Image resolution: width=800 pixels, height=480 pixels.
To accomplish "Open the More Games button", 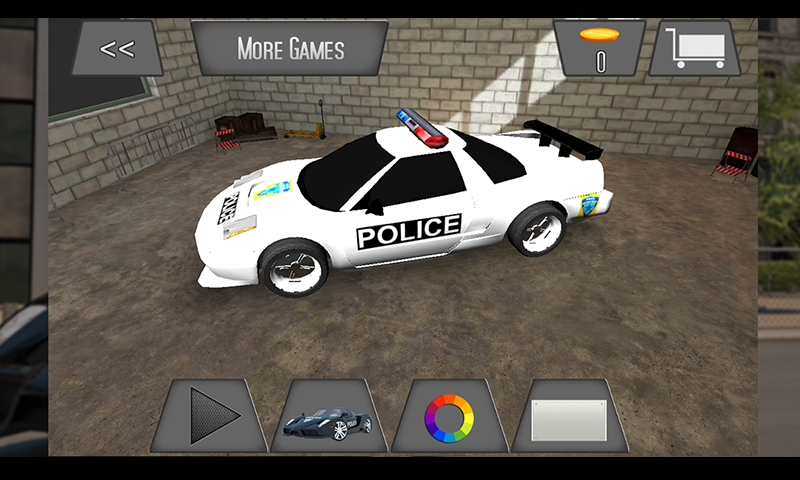I will pos(290,48).
